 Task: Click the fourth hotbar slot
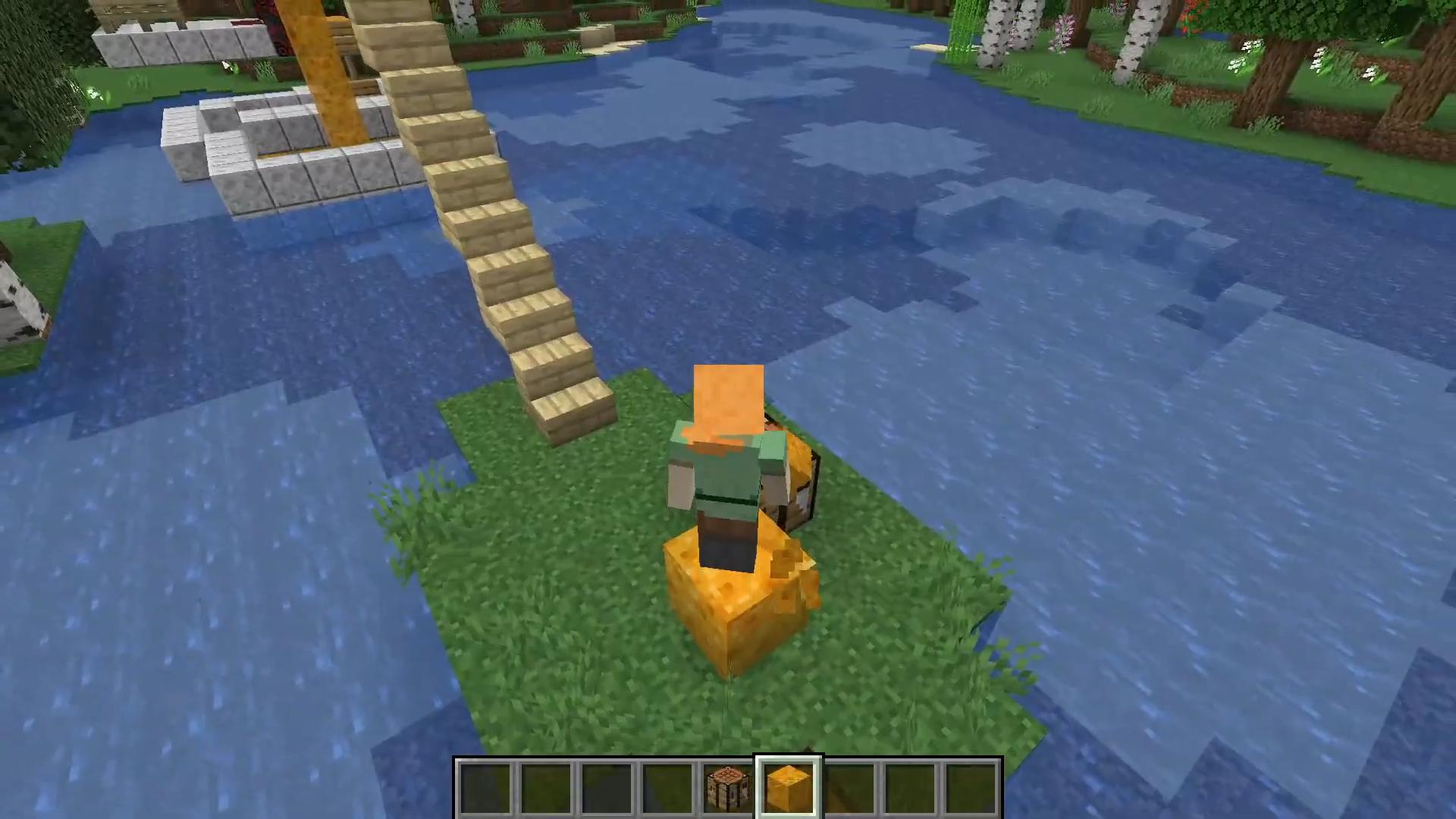[x=666, y=785]
